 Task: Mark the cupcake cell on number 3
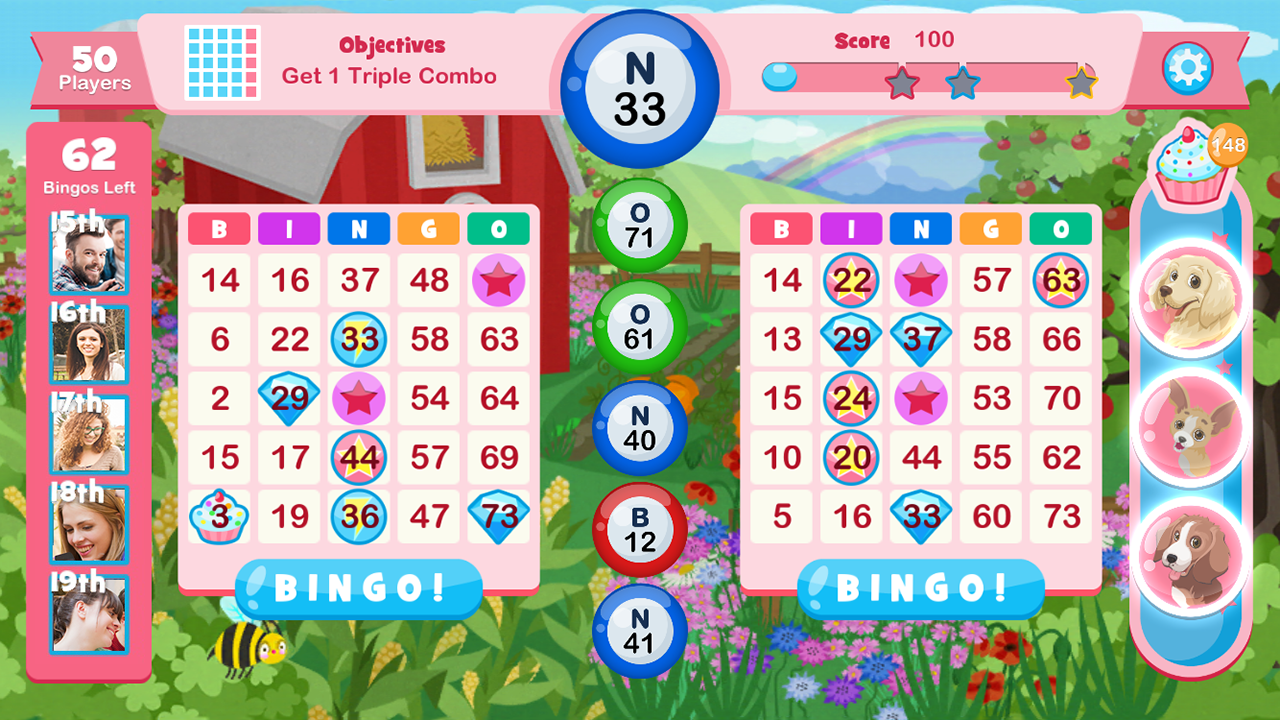(219, 517)
